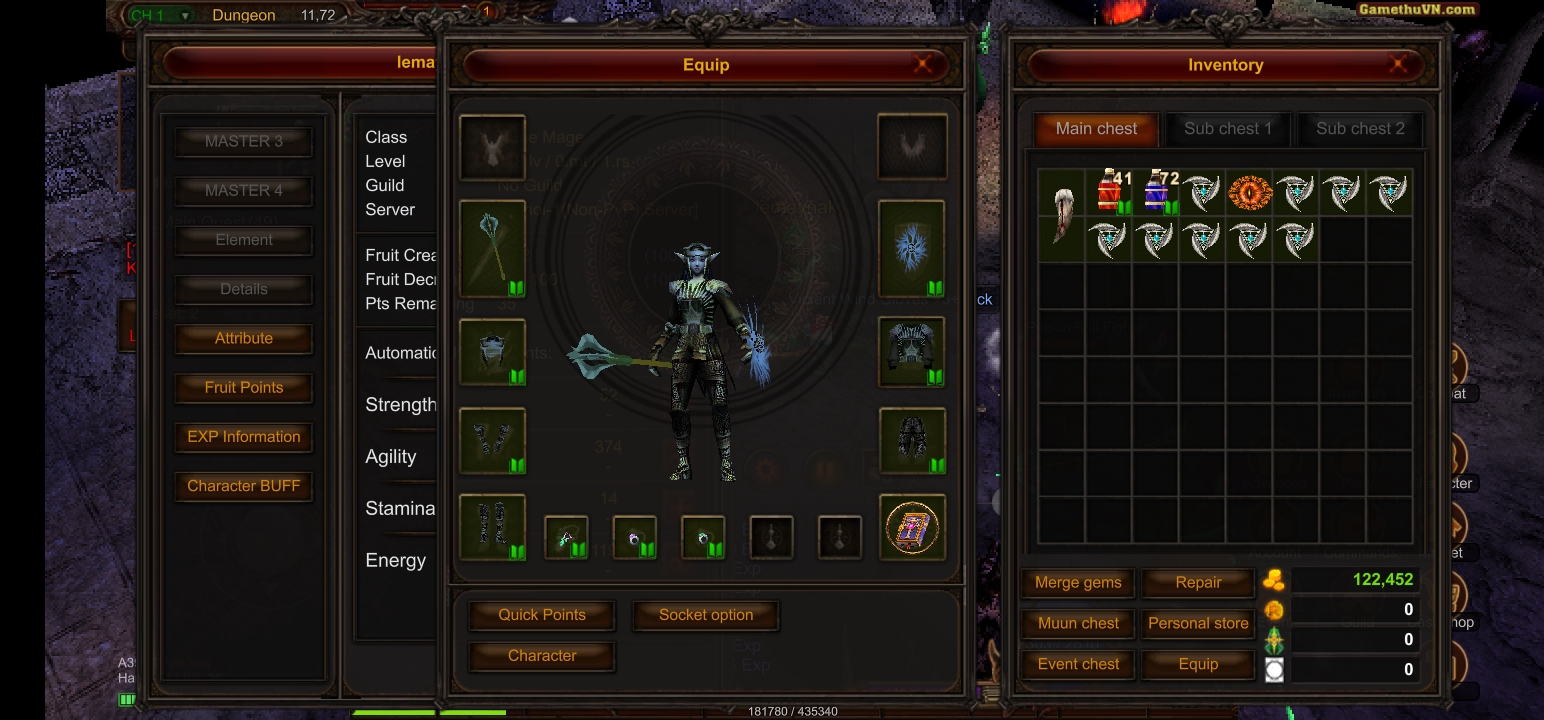Open the Socket option panel
The image size is (1544, 720).
[706, 615]
